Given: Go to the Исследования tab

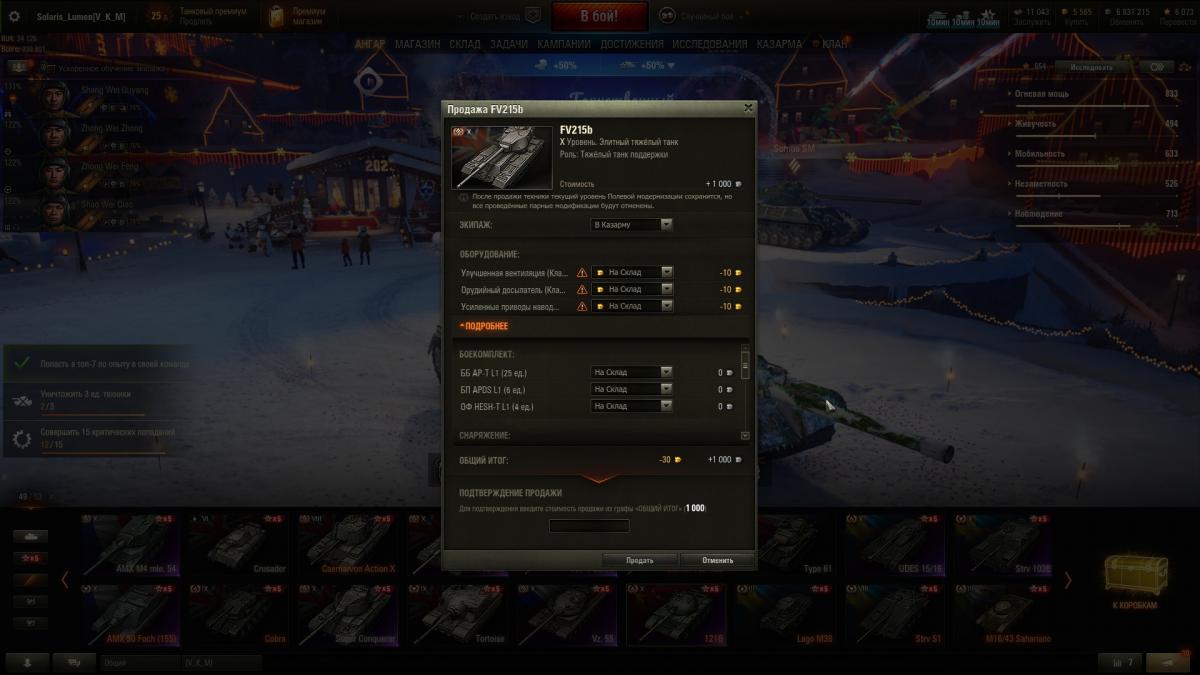Looking at the screenshot, I should [709, 44].
